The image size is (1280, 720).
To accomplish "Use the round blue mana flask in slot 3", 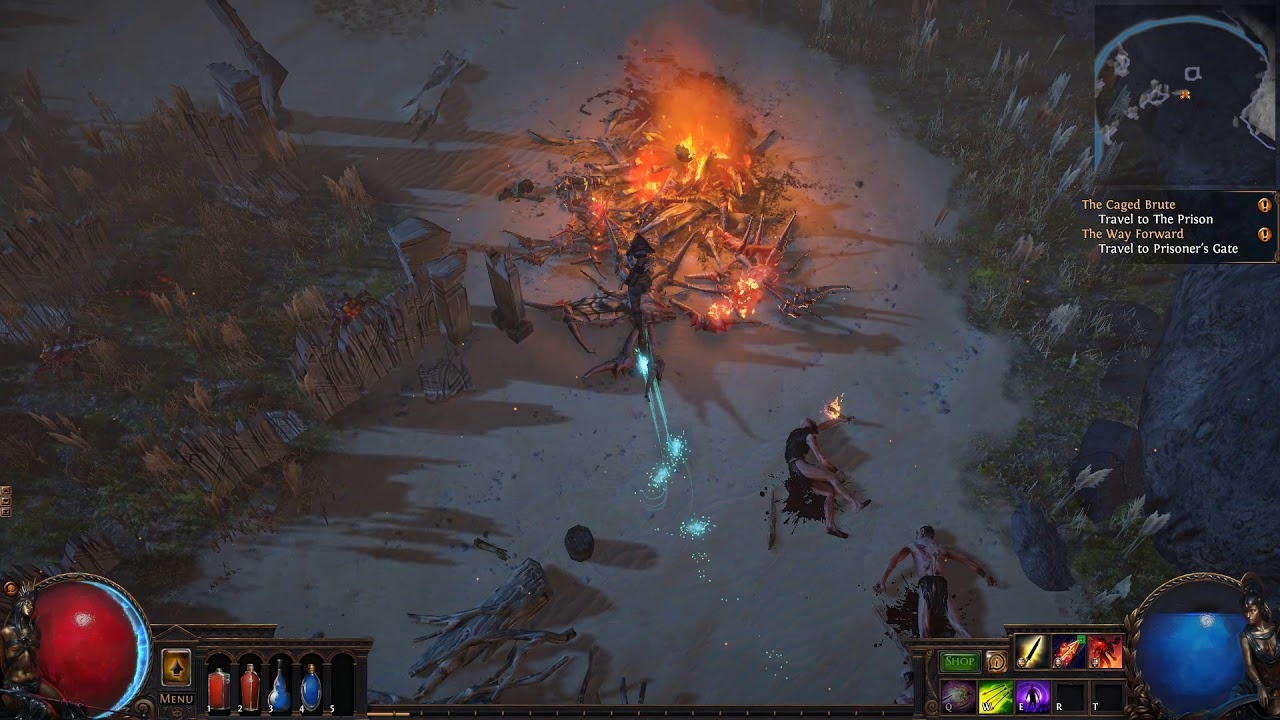I will pos(280,688).
